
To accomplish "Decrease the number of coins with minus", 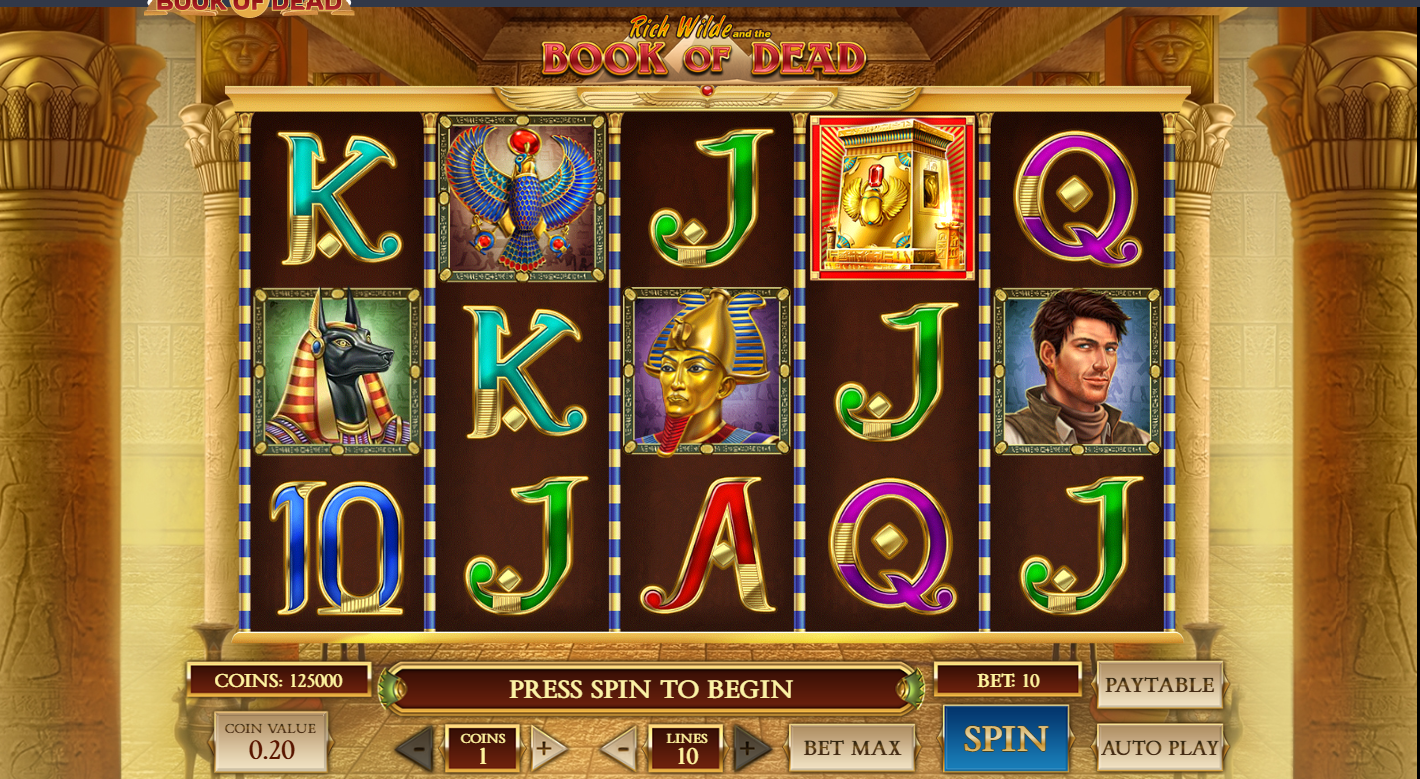I will tap(418, 748).
